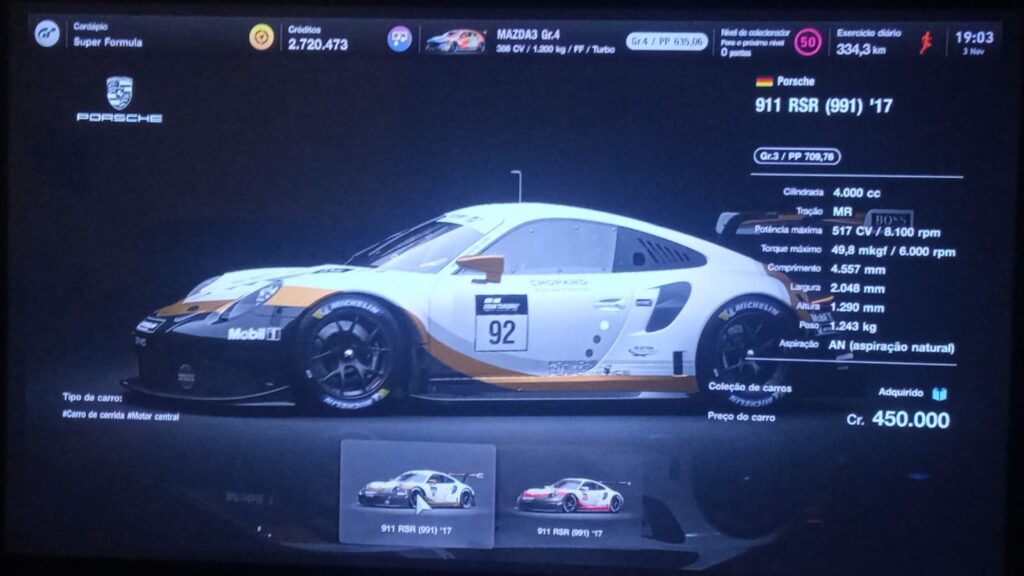Select the current MAZDA3 Gr.4 car
1024x576 pixels.
(455, 41)
